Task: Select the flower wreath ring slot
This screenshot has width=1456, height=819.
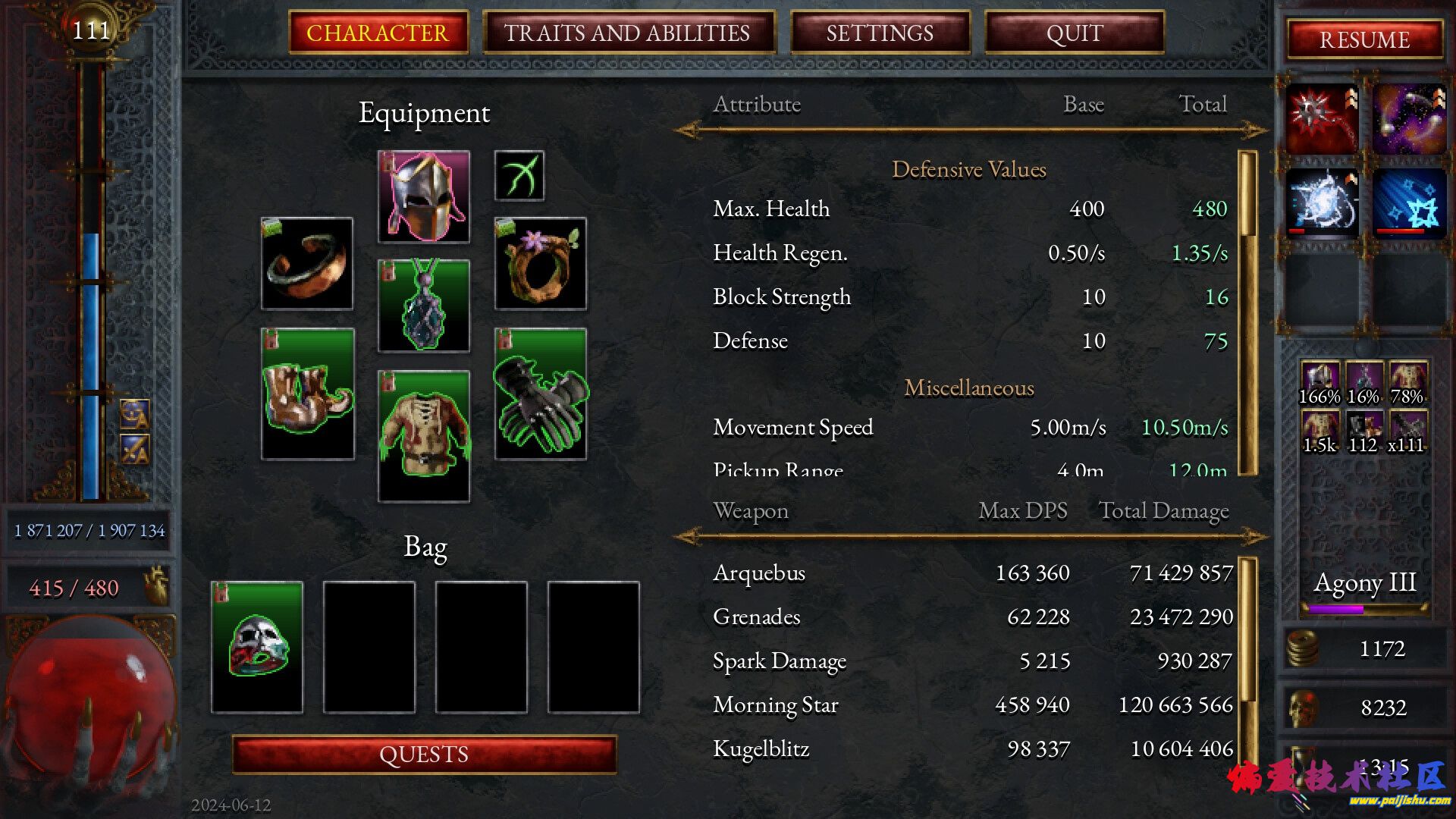Action: [541, 263]
